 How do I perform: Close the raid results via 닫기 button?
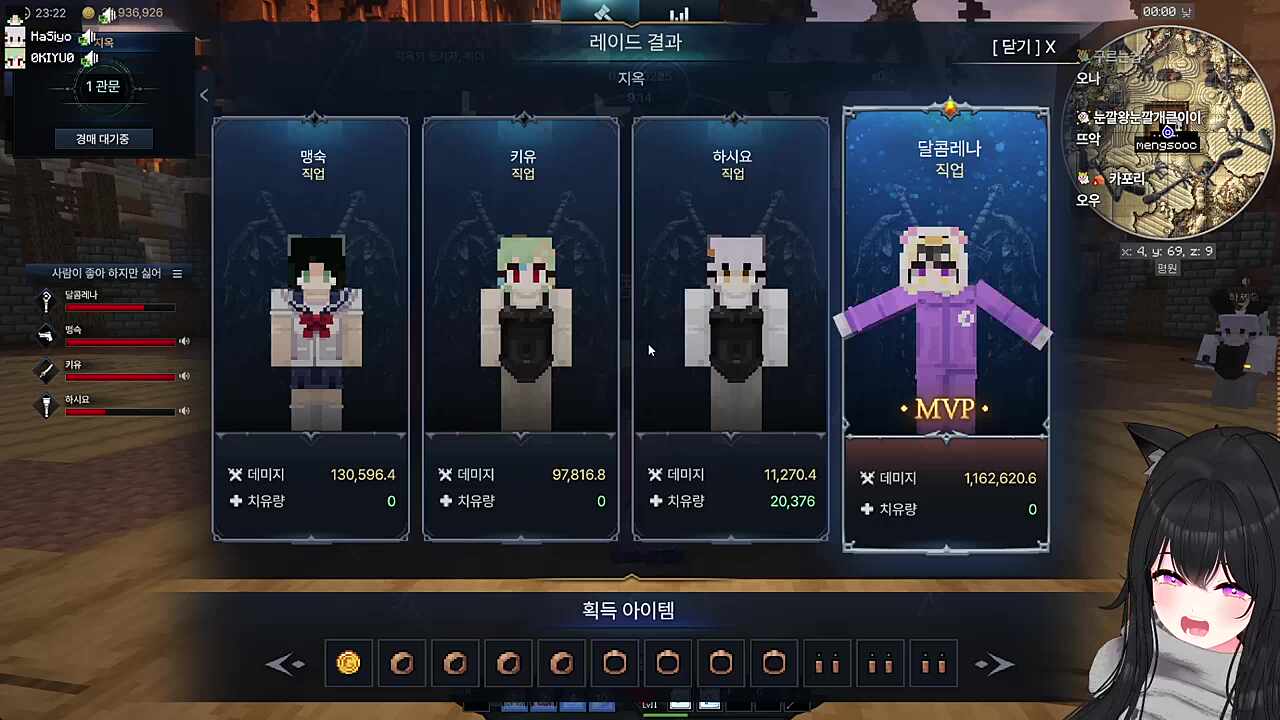[1021, 47]
